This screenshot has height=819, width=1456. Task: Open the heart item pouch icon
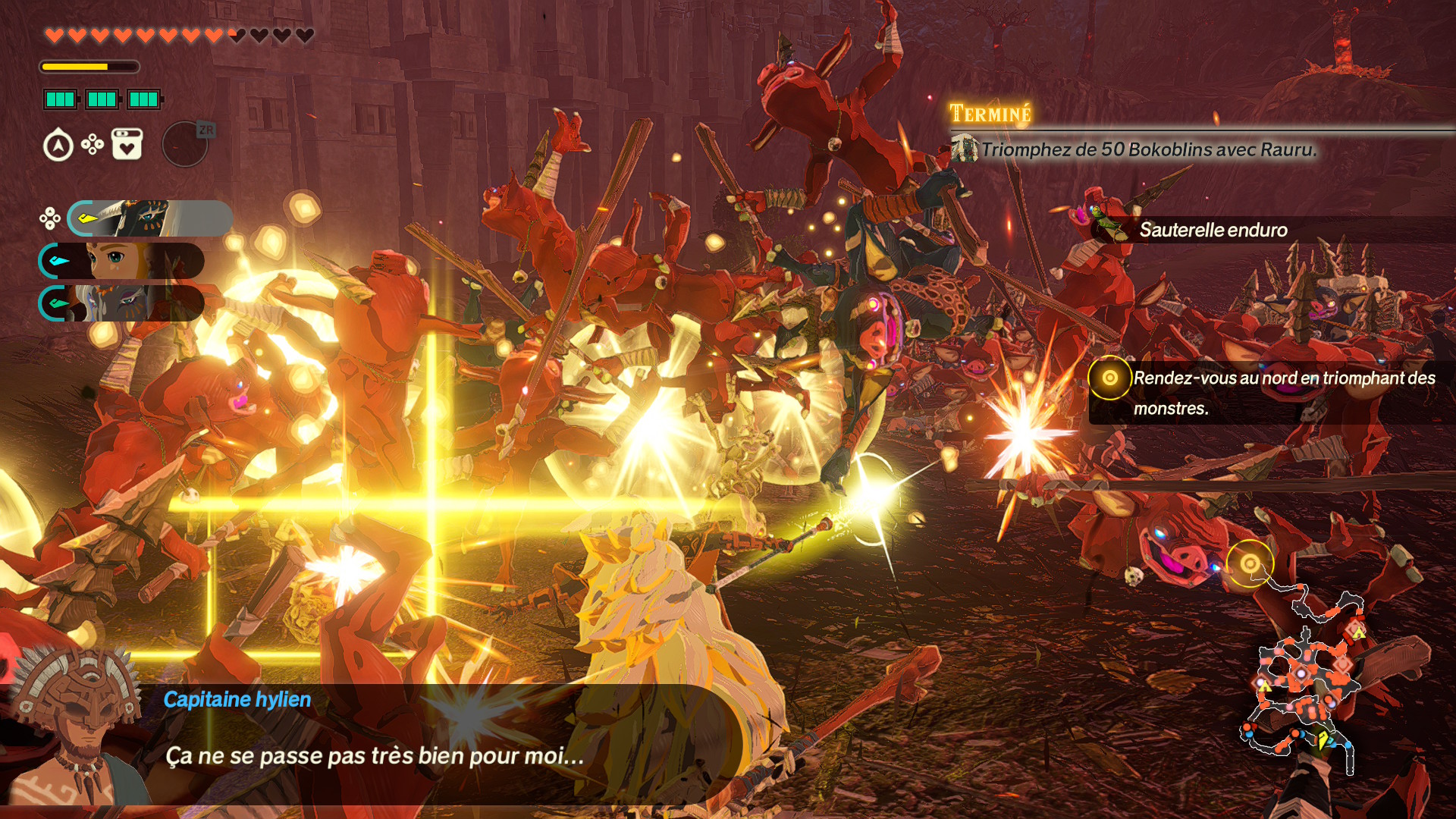coord(127,144)
